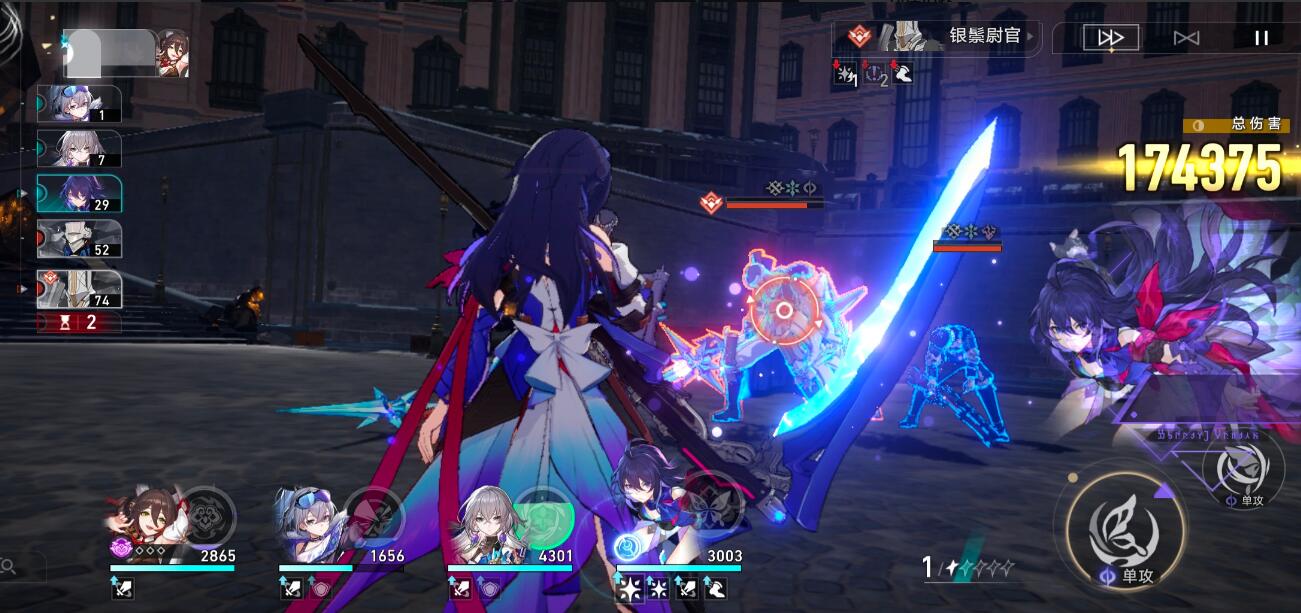This screenshot has width=1301, height=613.
Task: Activate Bronya's green glowing ultimate icon
Action: pyautogui.click(x=543, y=516)
